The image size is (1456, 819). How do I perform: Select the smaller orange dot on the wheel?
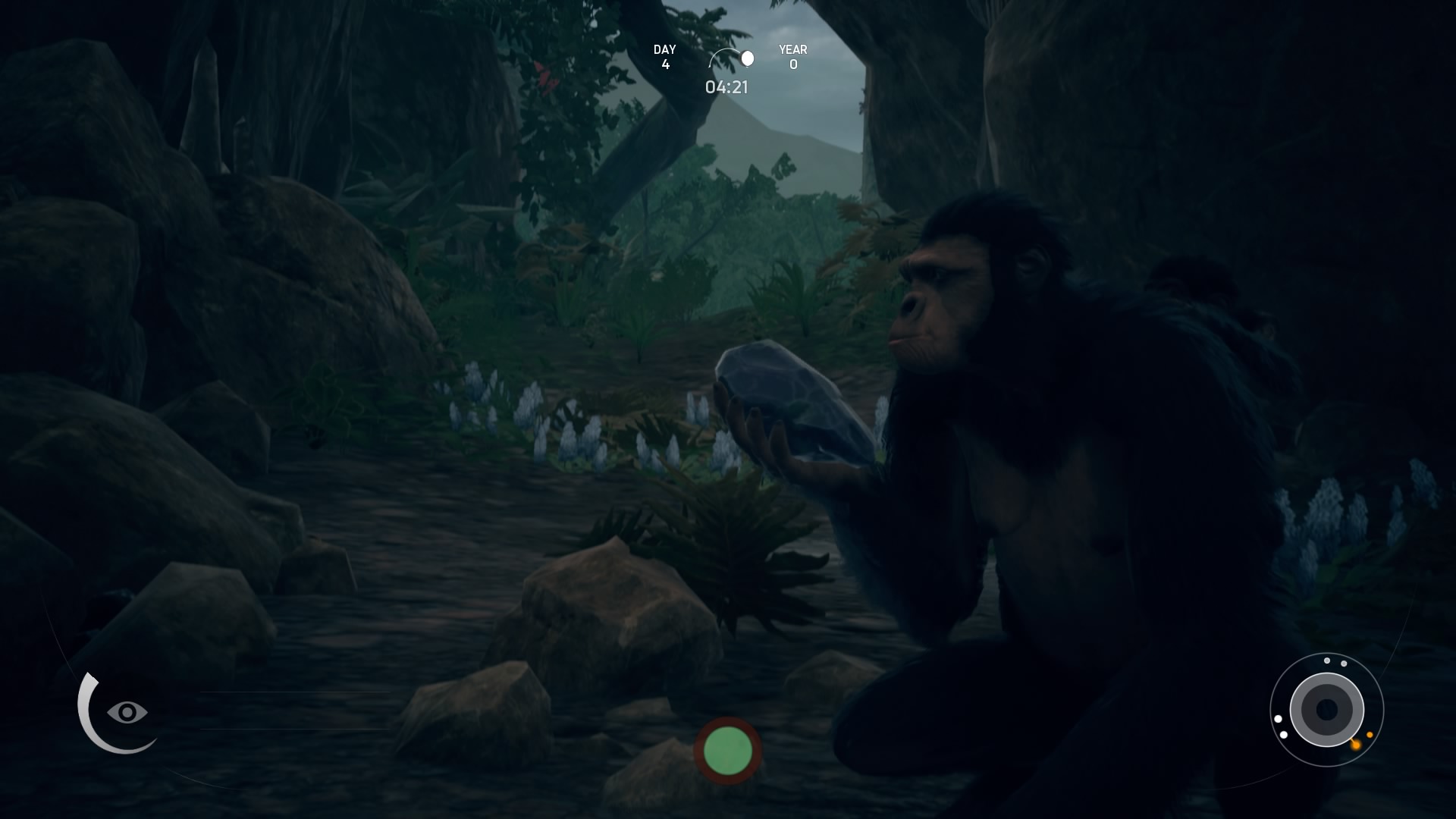click(x=1370, y=735)
